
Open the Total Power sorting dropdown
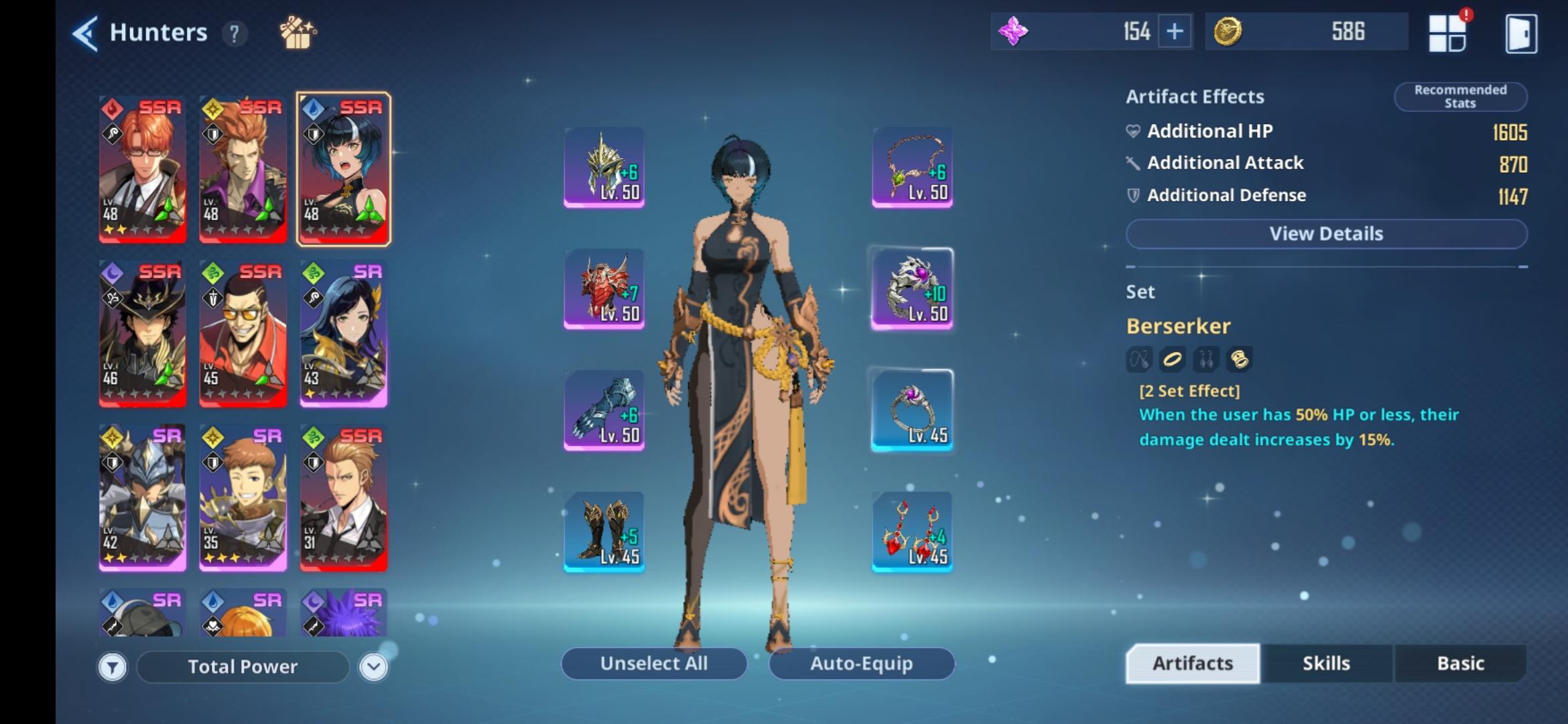[x=243, y=666]
